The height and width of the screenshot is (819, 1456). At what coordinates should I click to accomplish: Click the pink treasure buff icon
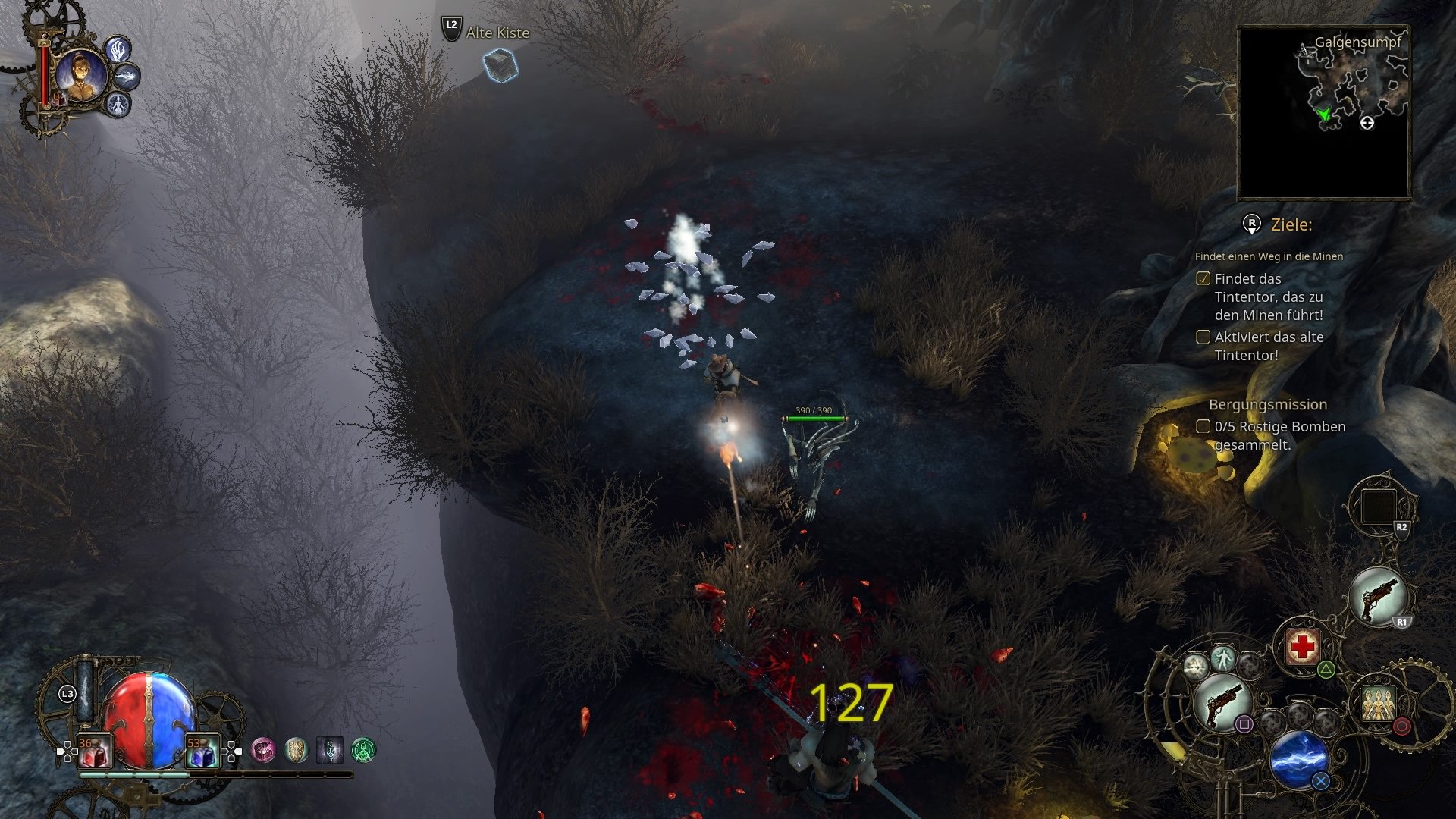coord(263,751)
